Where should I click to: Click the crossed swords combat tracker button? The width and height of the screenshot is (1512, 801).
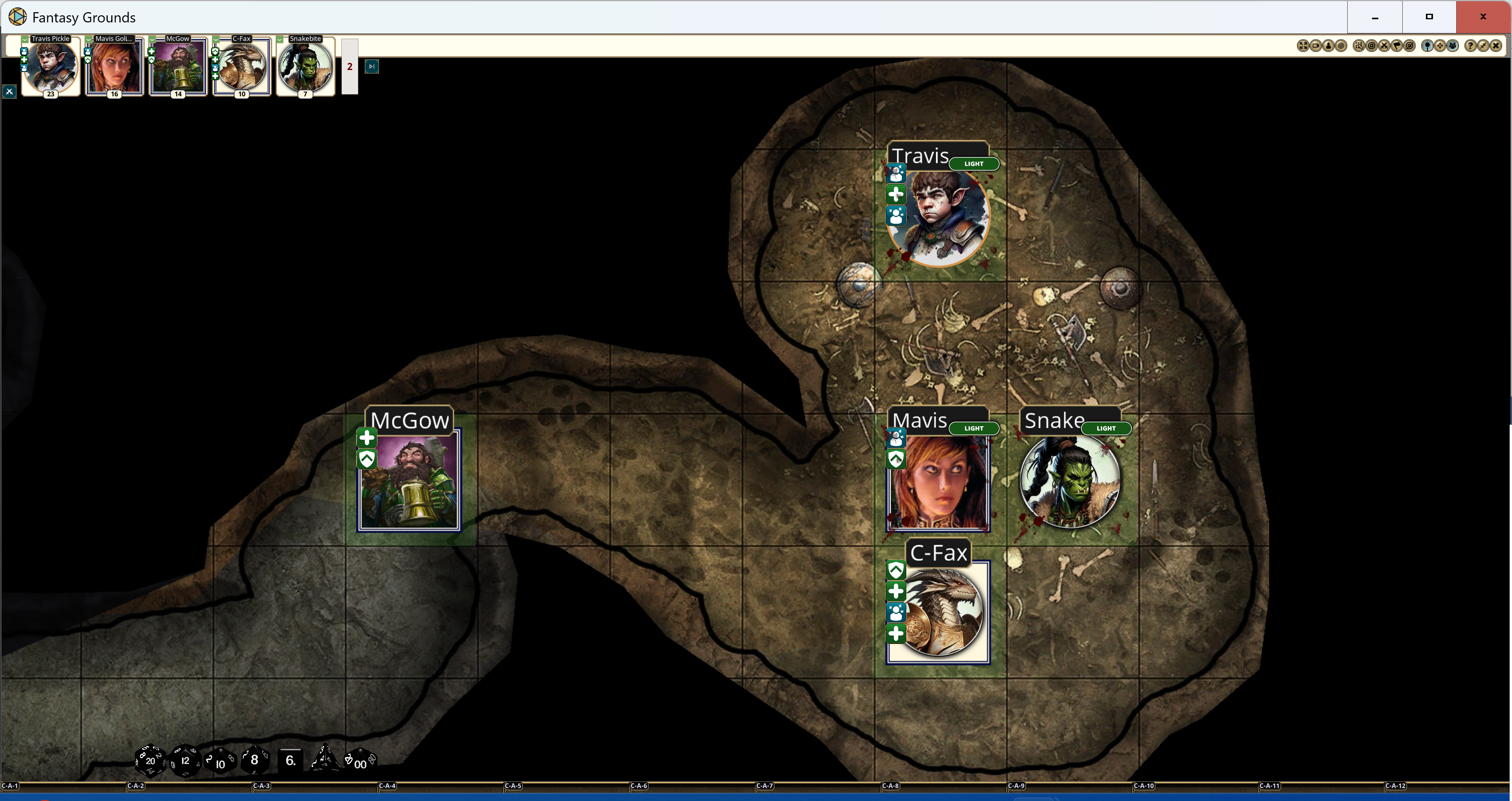click(x=1384, y=46)
